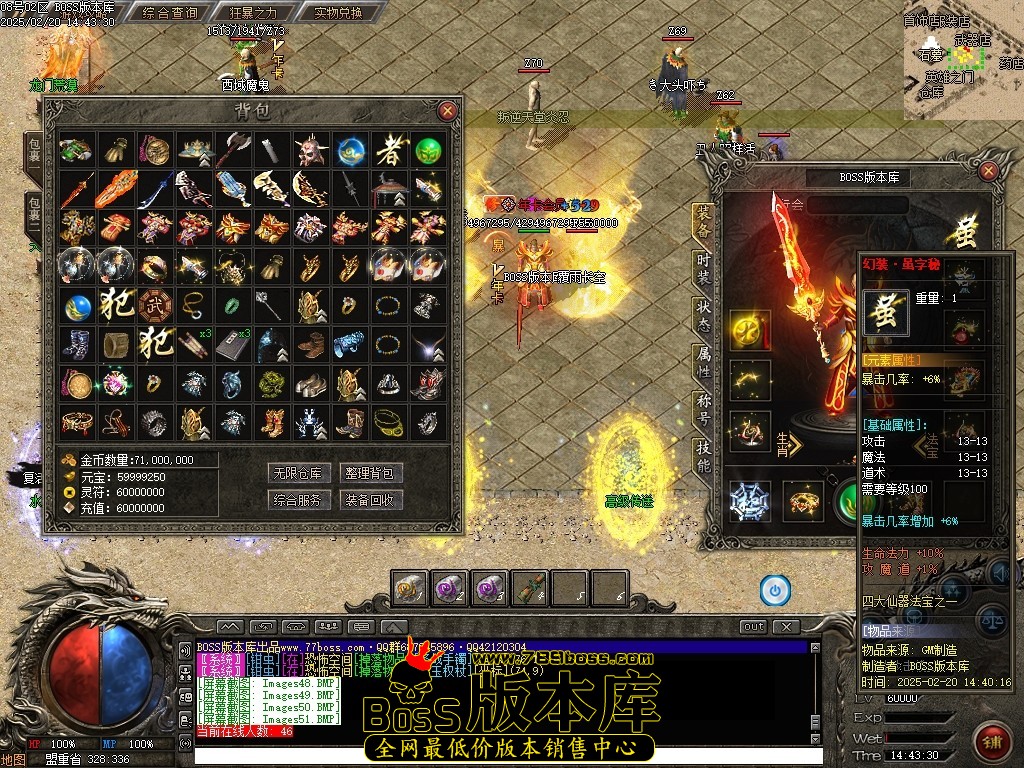The image size is (1024, 768).
Task: Select the green orb item in backpack
Action: point(429,151)
